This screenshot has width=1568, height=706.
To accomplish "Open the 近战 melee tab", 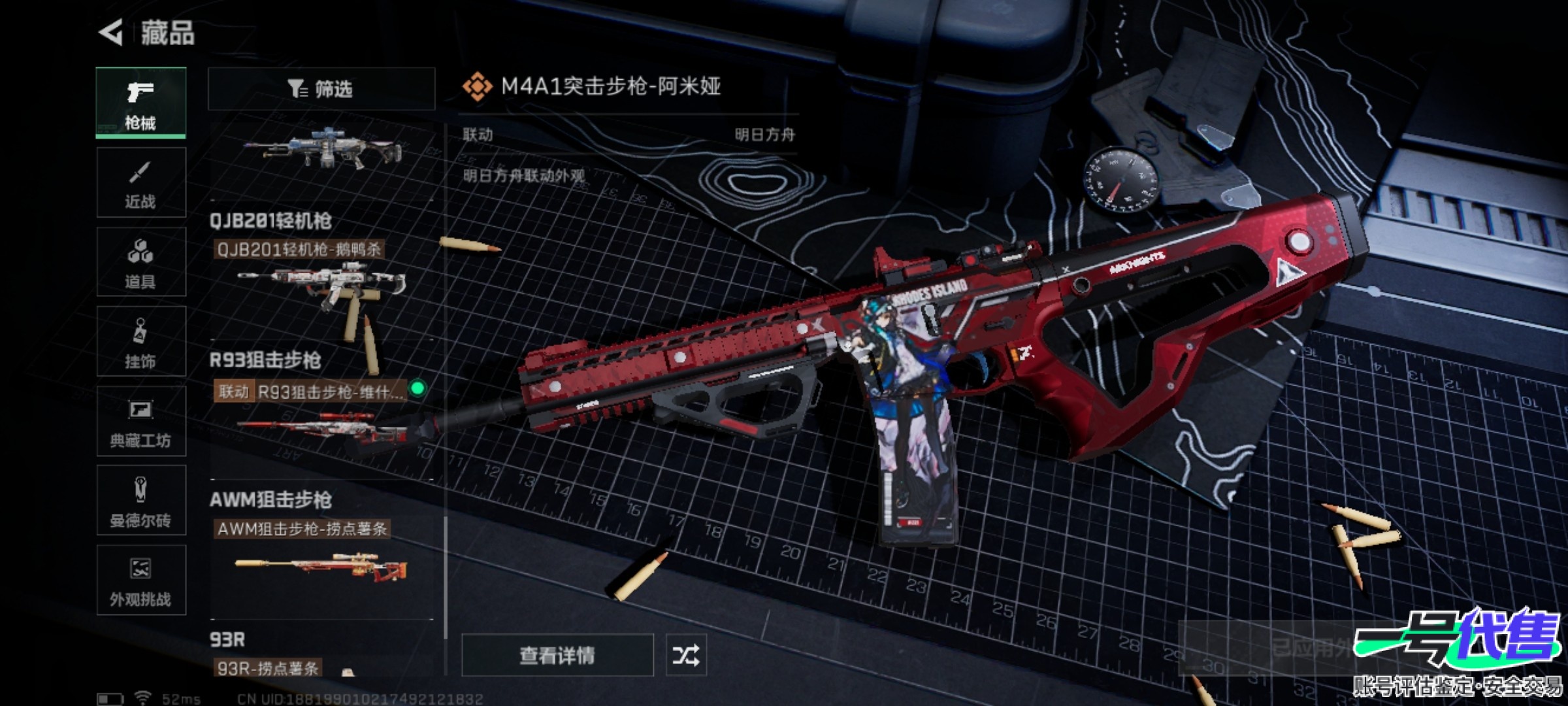I will pos(140,182).
